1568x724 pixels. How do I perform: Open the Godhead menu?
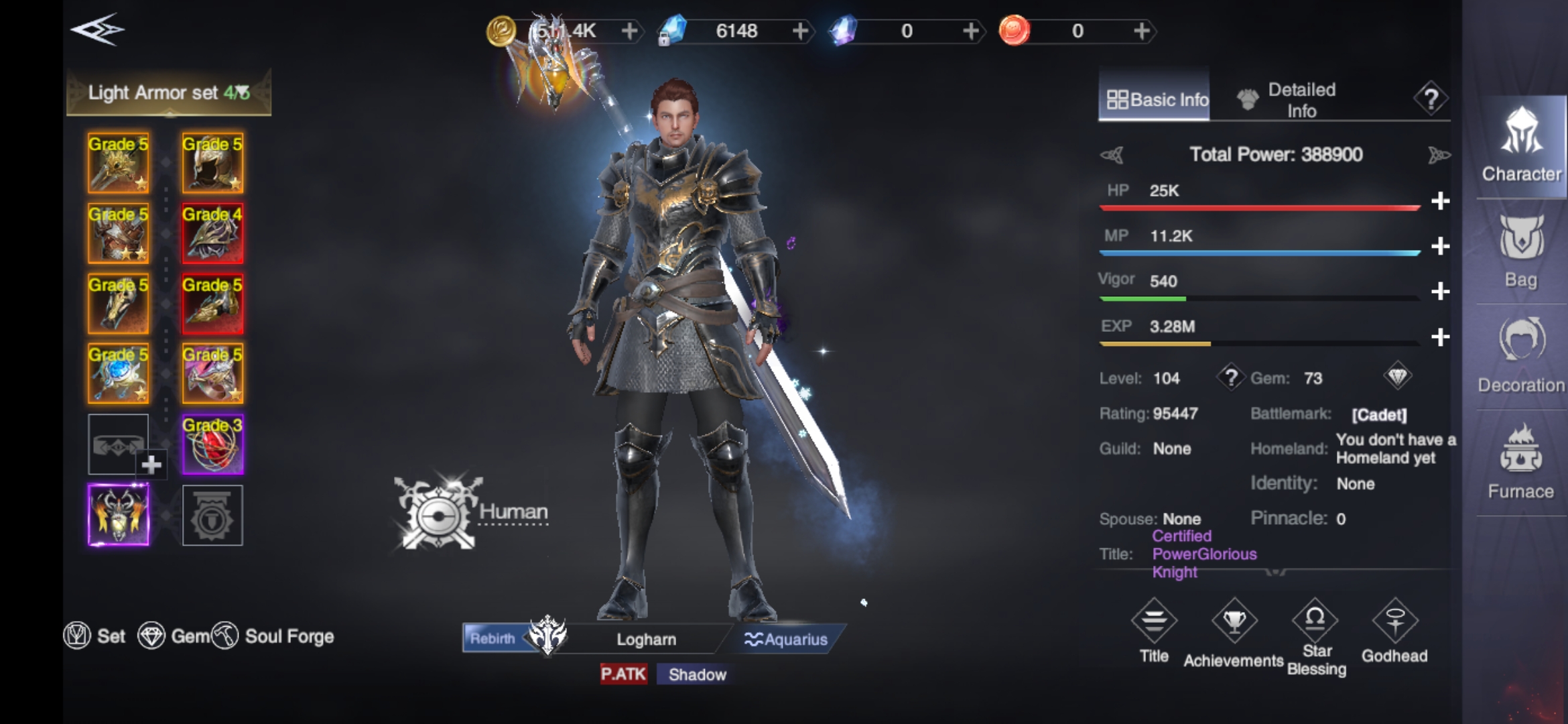pyautogui.click(x=1394, y=631)
